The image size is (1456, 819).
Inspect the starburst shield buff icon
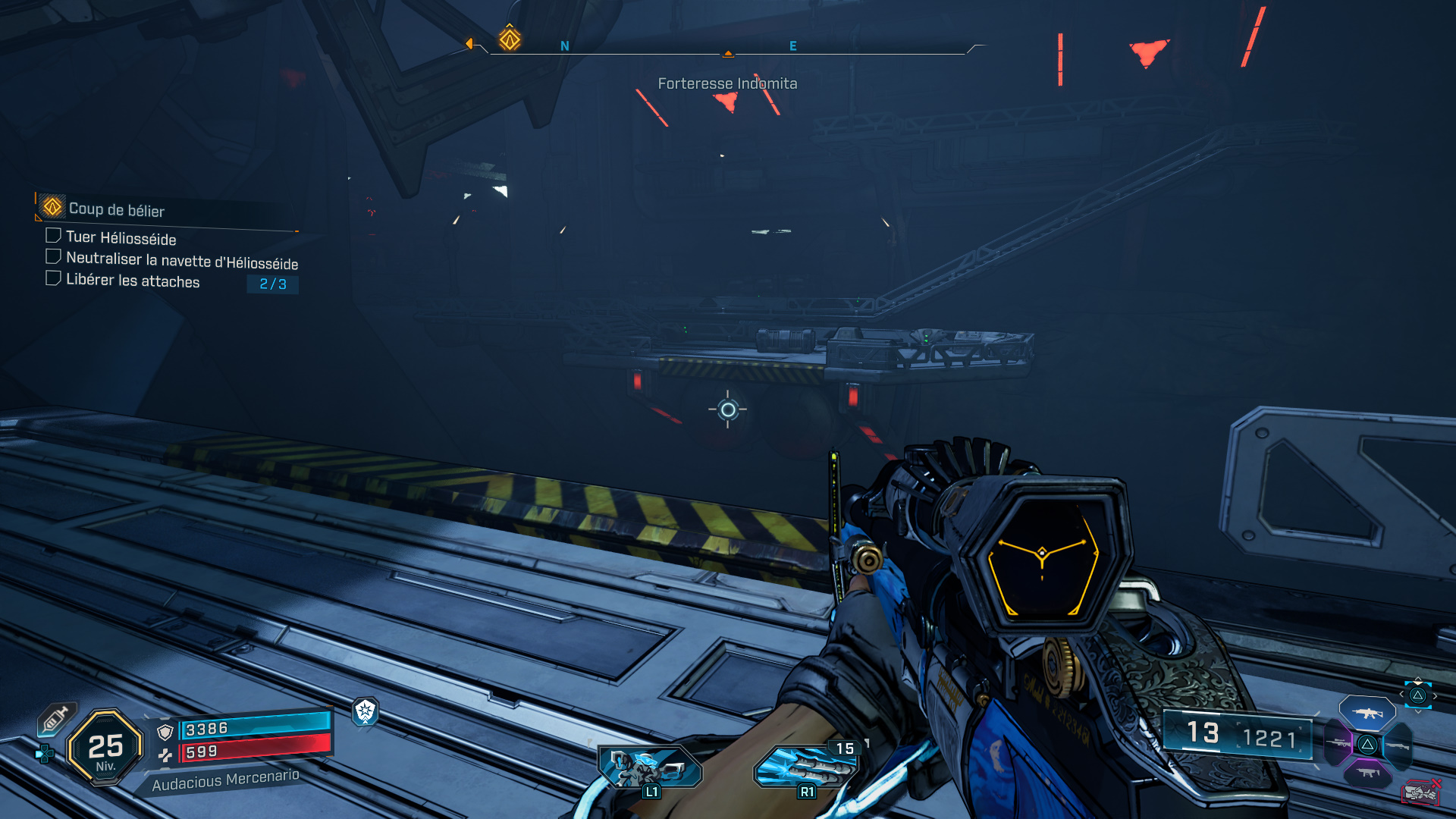click(366, 711)
